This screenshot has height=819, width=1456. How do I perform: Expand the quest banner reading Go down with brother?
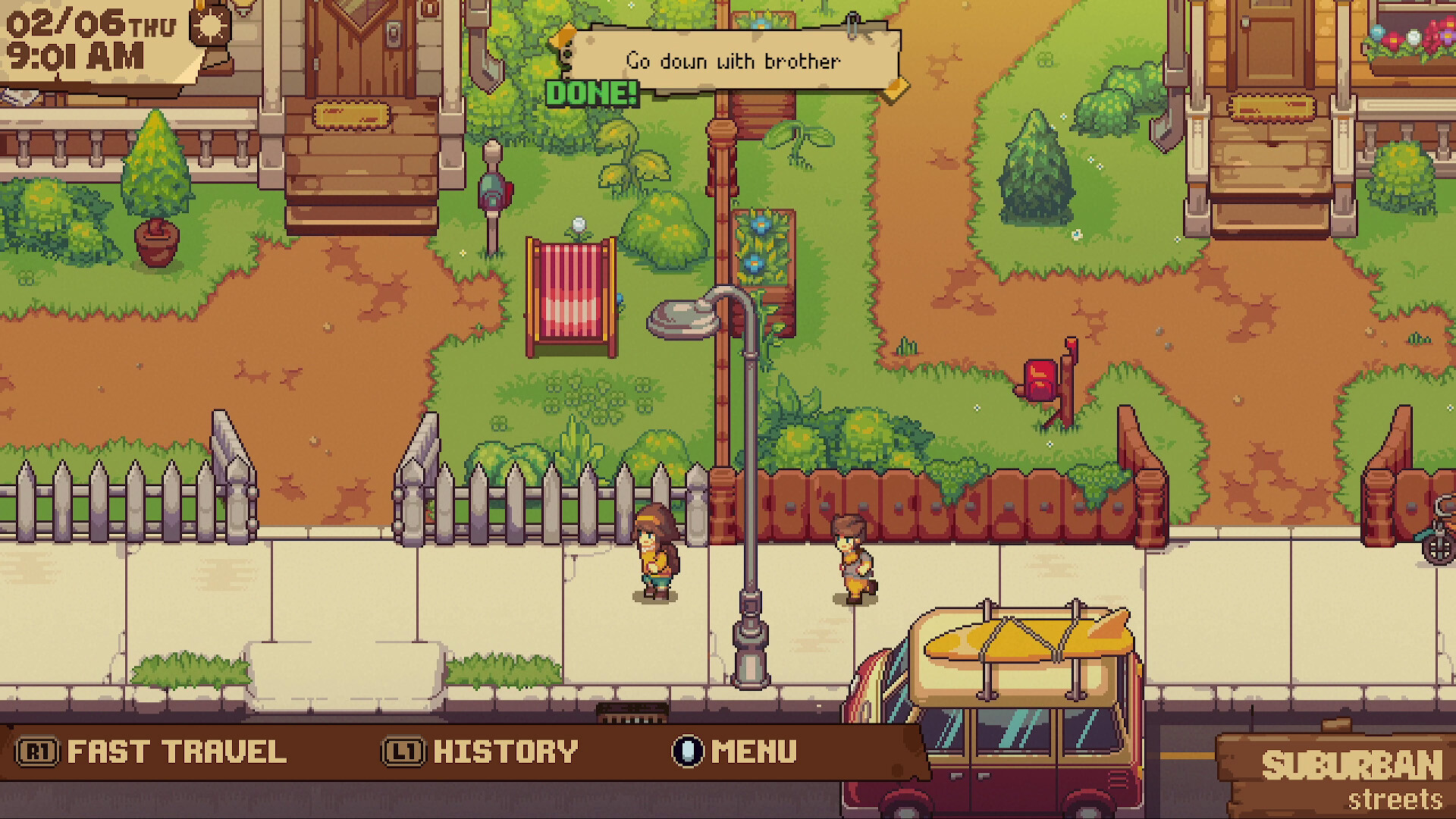click(732, 61)
